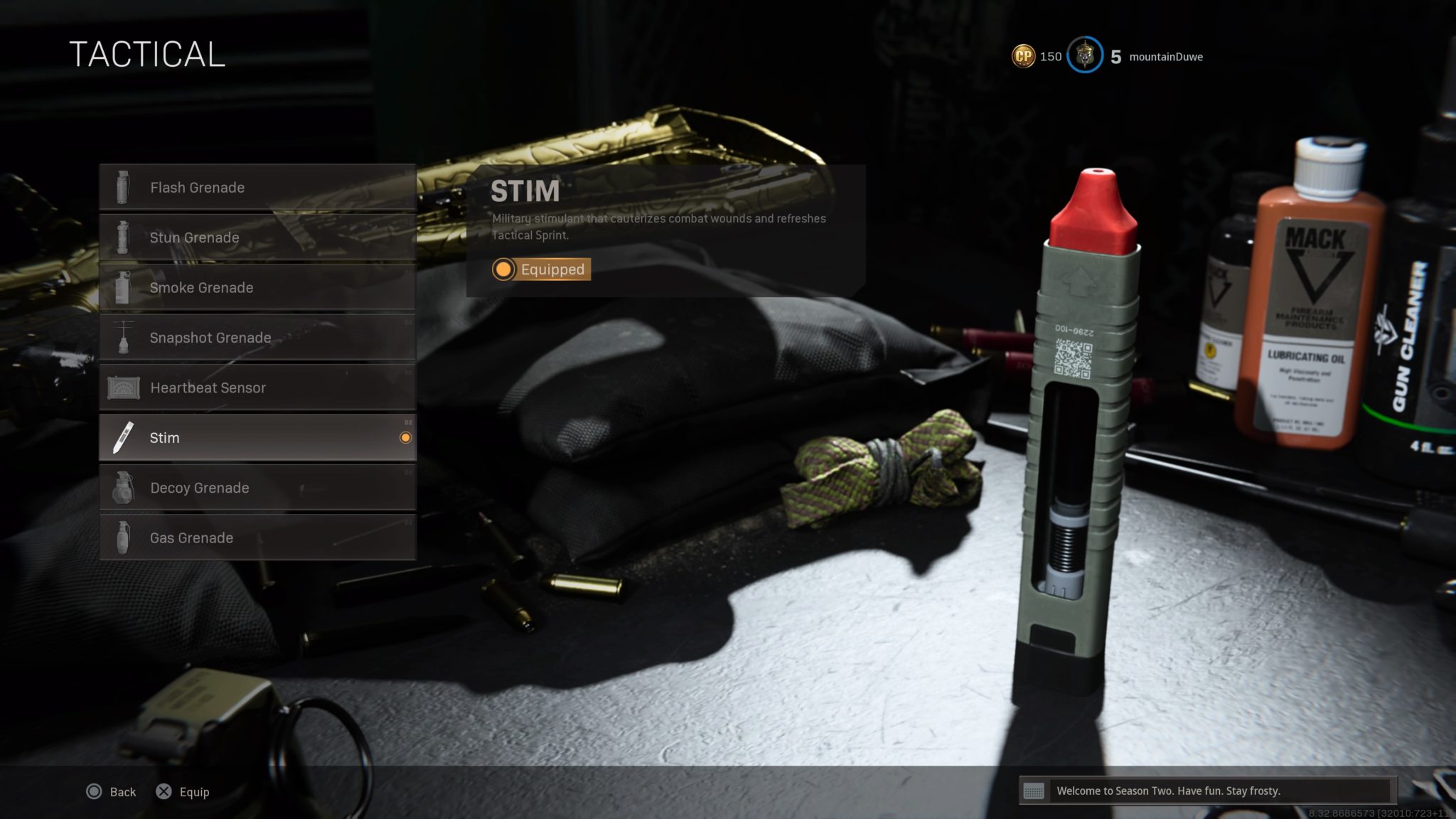1456x819 pixels.
Task: Toggle the Equipped indicator for Stim
Action: (540, 269)
